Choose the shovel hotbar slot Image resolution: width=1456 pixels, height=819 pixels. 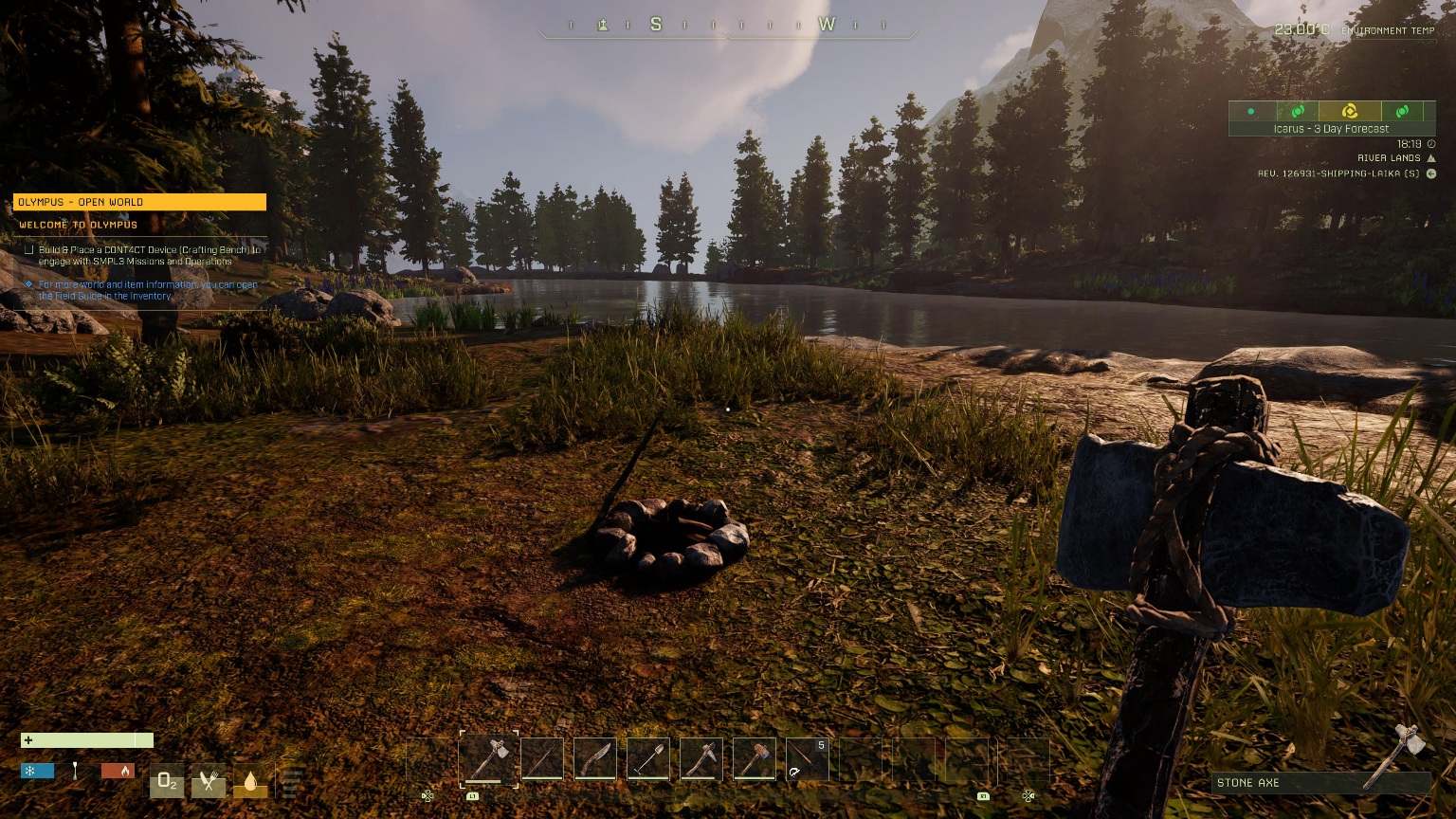tap(648, 759)
